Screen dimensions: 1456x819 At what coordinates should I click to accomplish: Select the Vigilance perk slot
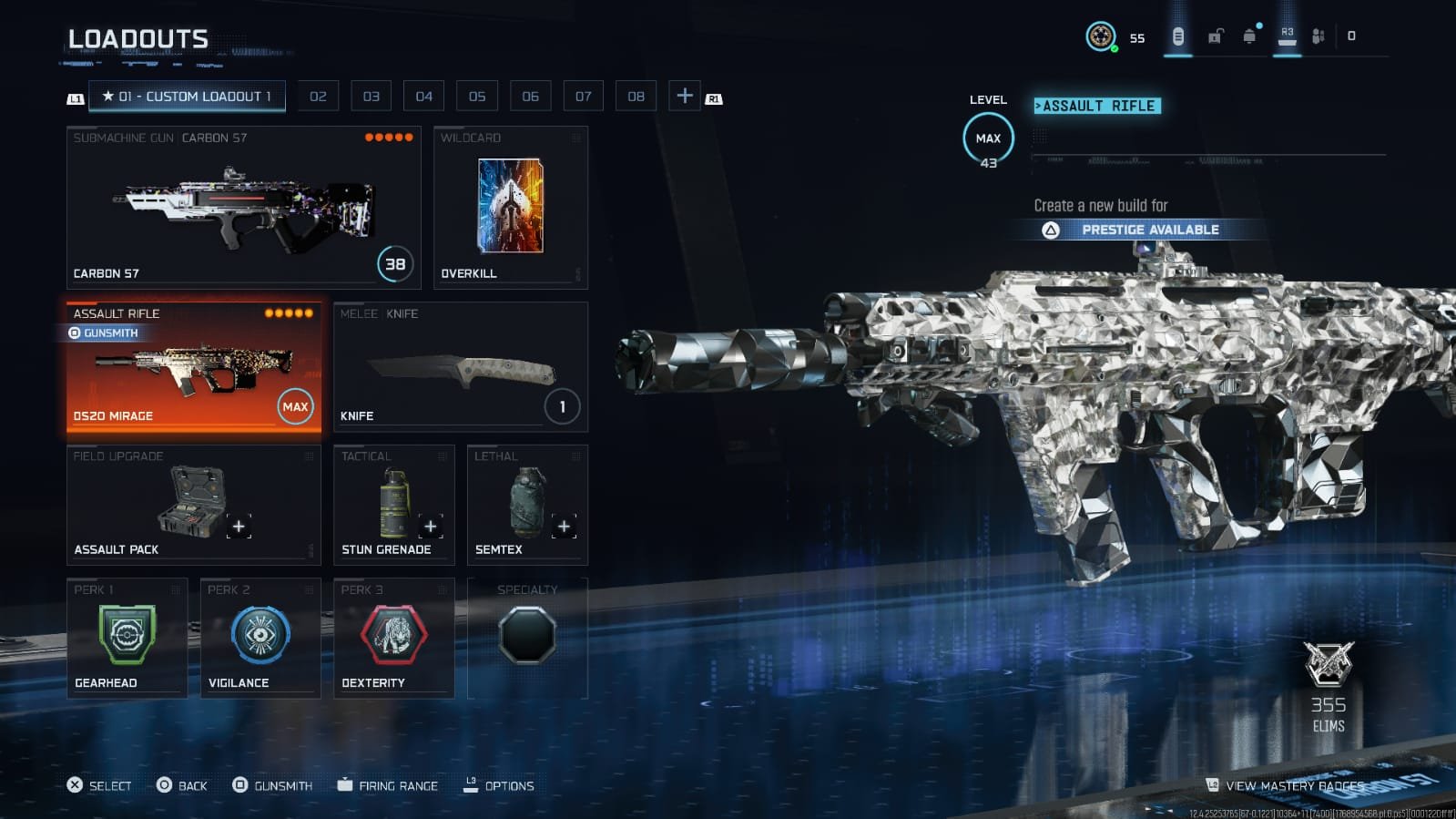click(260, 638)
